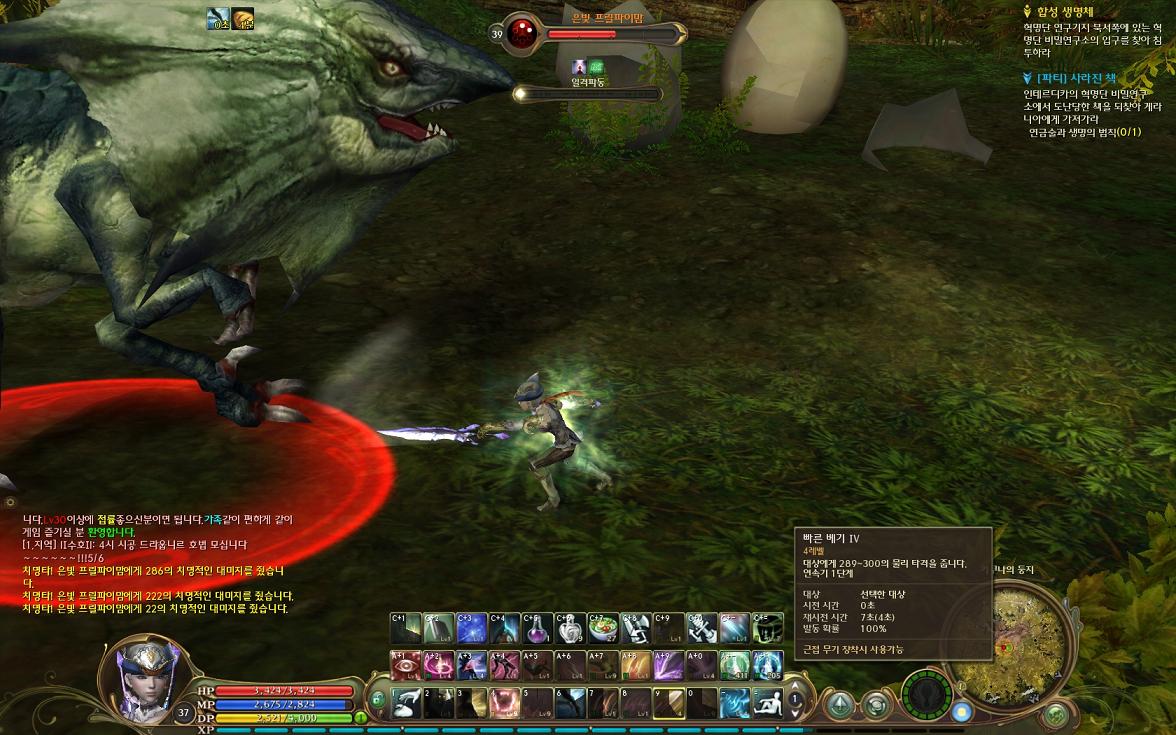The image size is (1176, 735).
Task: Eat the salad bowl food item
Action: (603, 628)
